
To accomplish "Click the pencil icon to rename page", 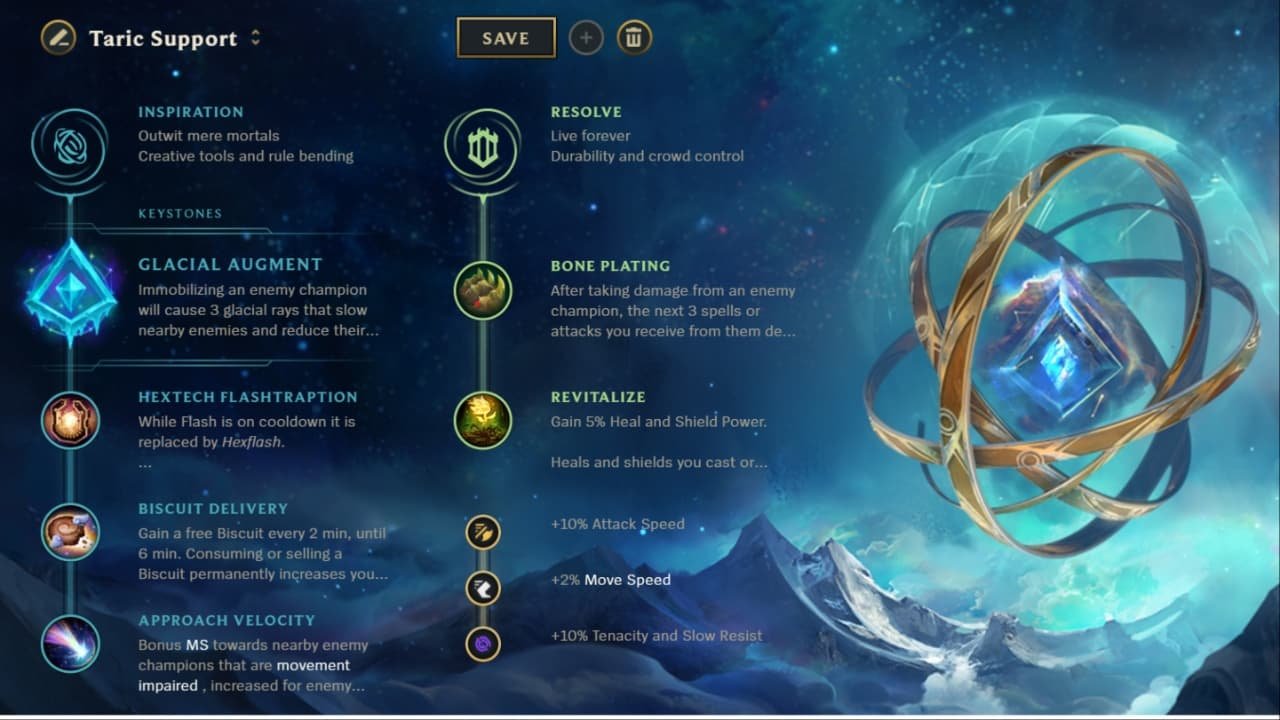I will (x=57, y=38).
